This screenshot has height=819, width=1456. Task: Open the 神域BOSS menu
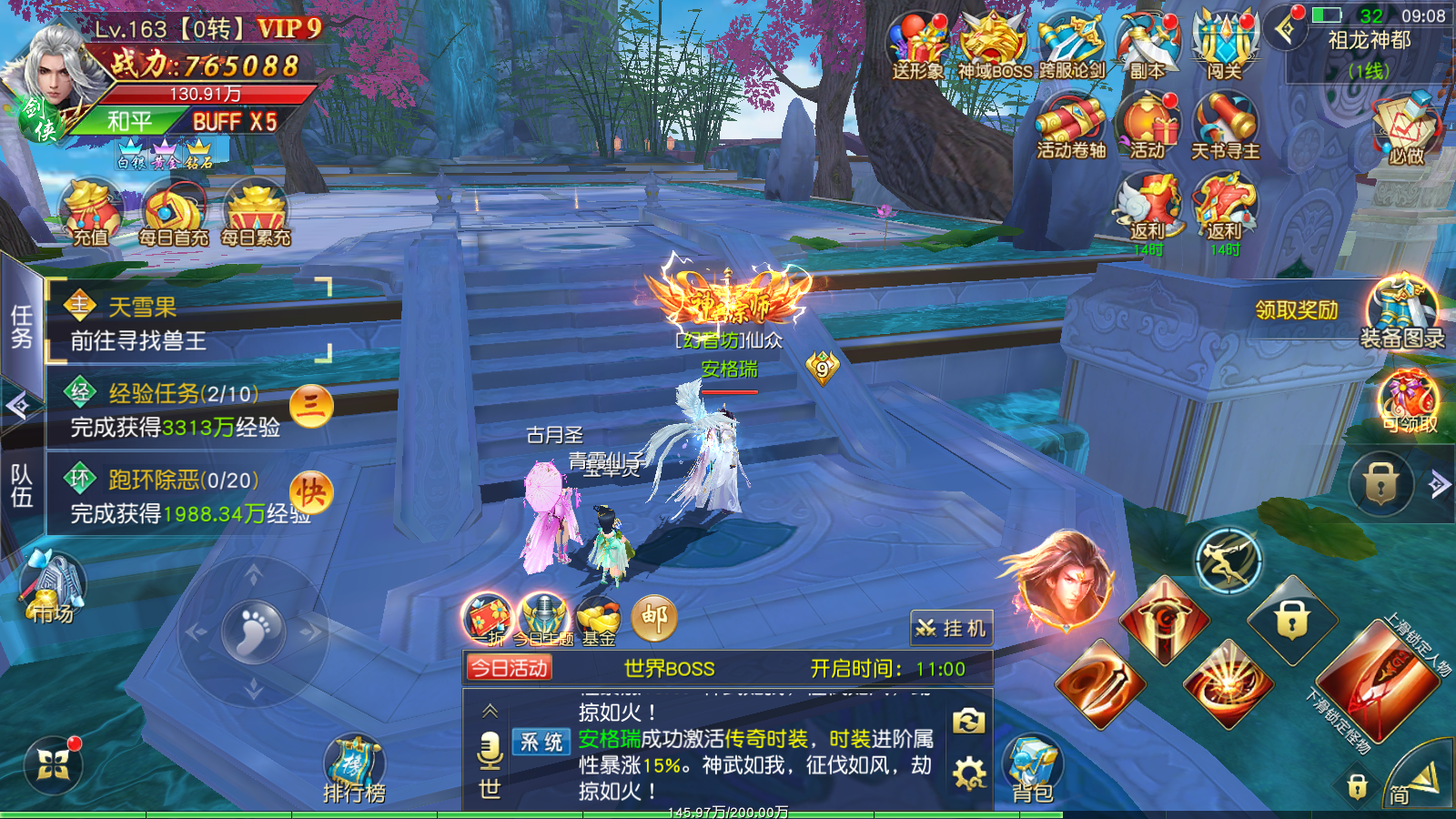[x=994, y=45]
